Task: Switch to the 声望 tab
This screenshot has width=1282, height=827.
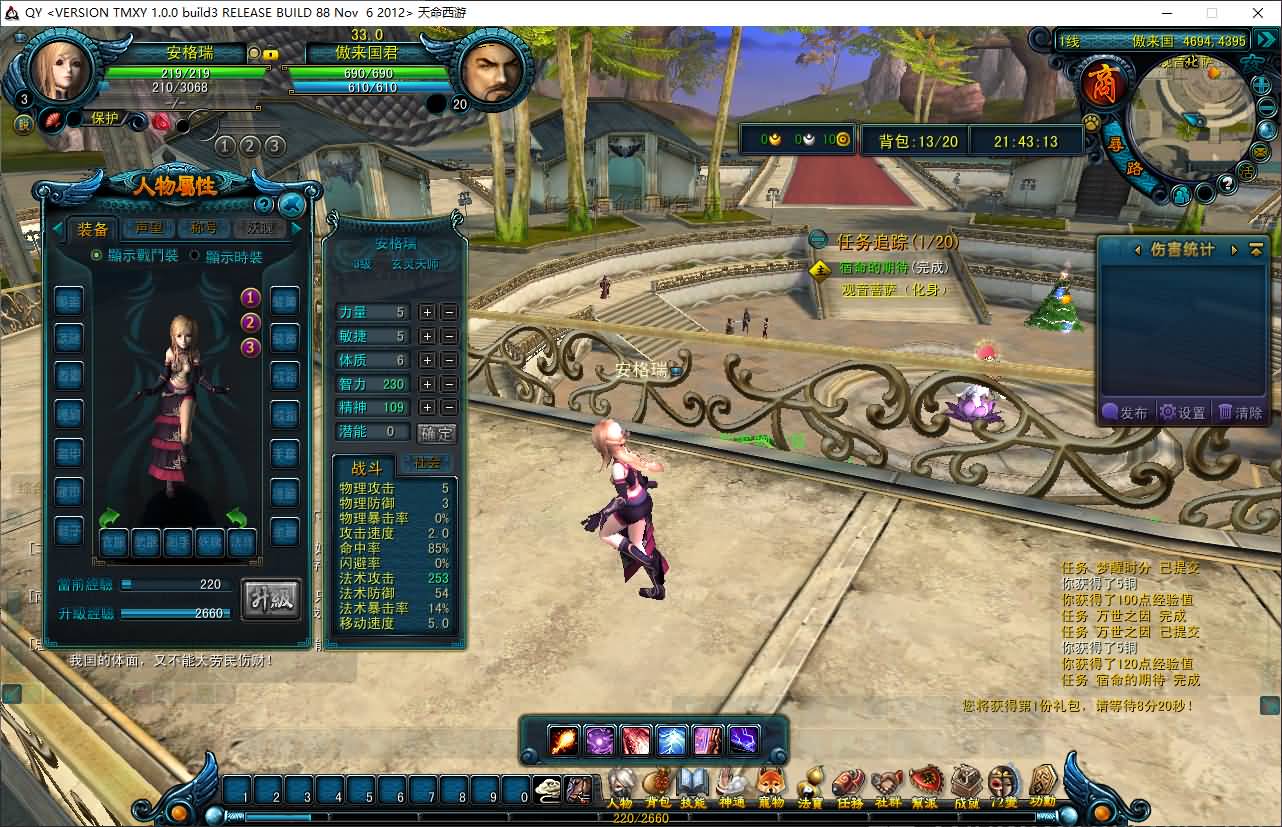Action: (x=148, y=229)
